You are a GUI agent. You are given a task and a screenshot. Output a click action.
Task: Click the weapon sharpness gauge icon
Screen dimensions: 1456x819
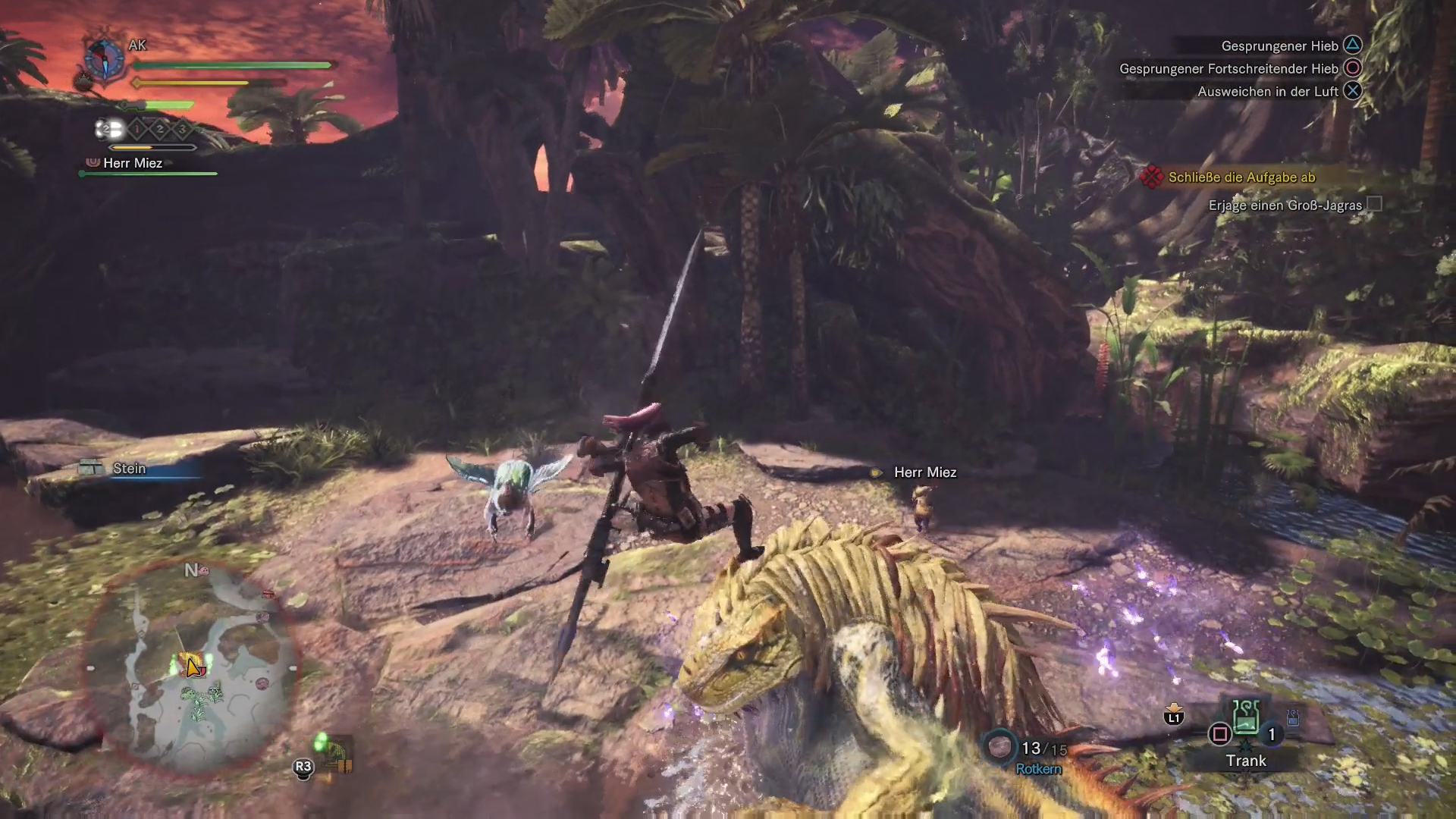point(109,129)
